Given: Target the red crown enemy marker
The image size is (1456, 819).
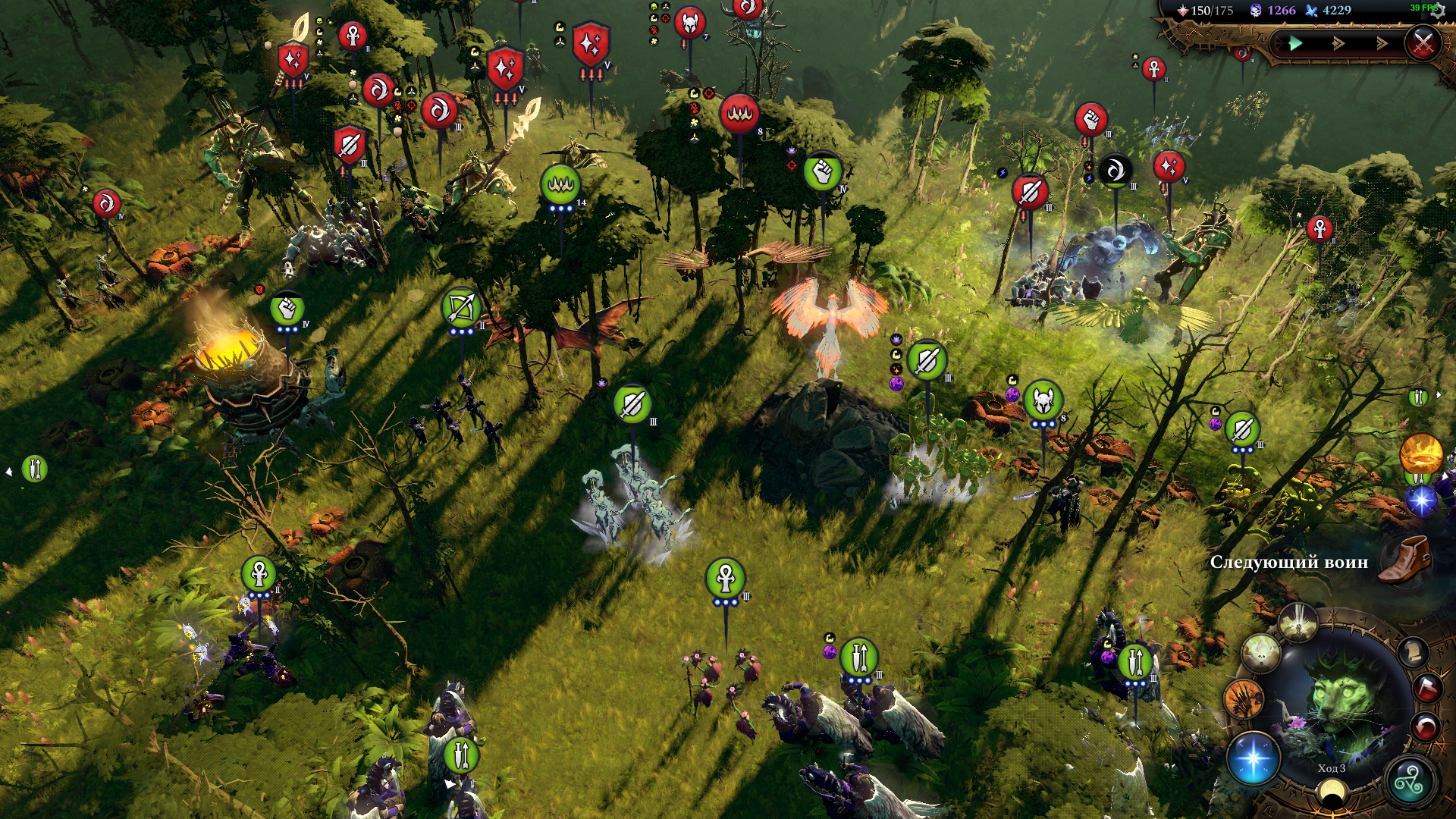Looking at the screenshot, I should click(739, 114).
